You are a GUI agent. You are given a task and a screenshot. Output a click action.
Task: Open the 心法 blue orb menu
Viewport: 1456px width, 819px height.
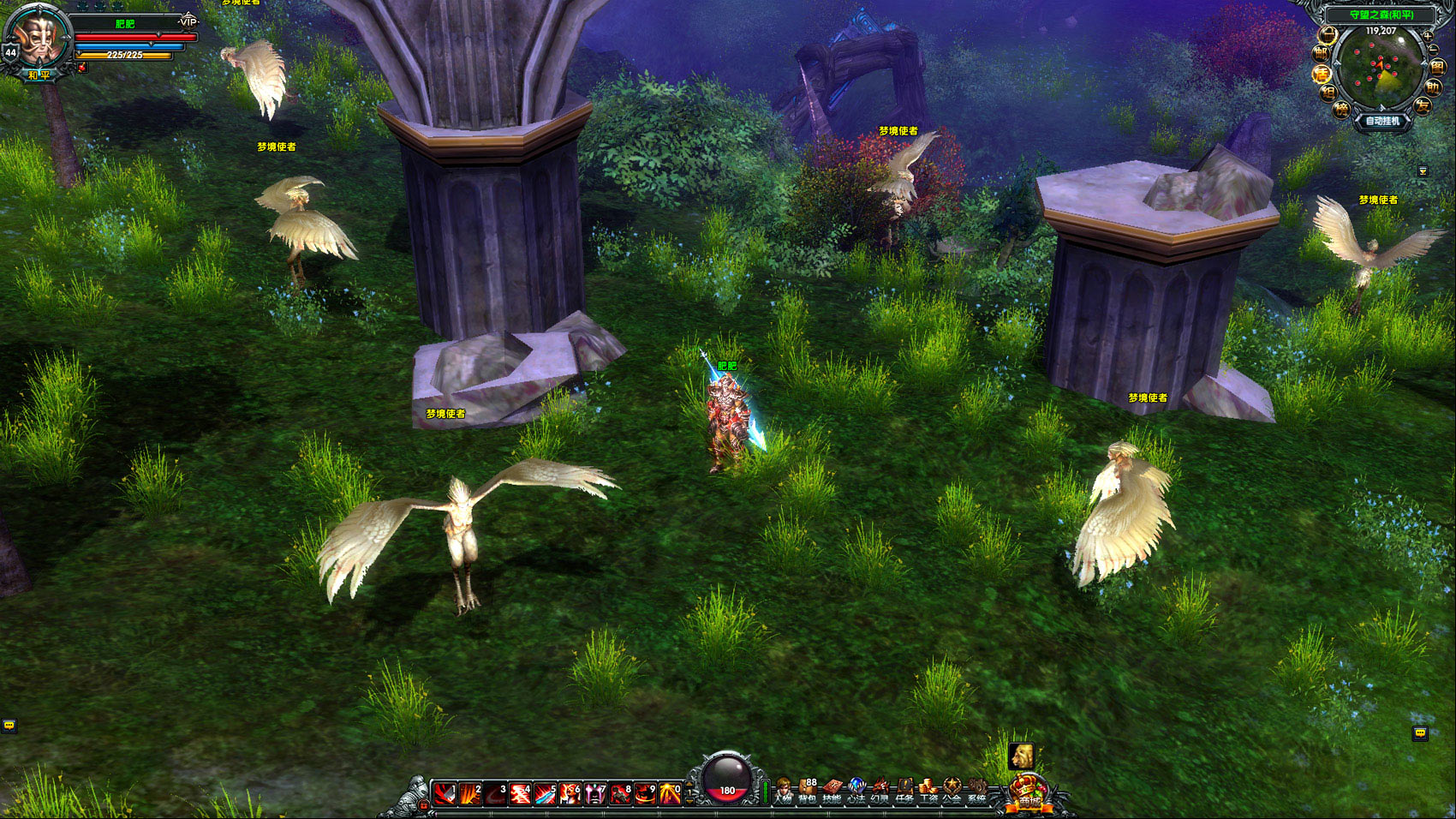tap(856, 791)
